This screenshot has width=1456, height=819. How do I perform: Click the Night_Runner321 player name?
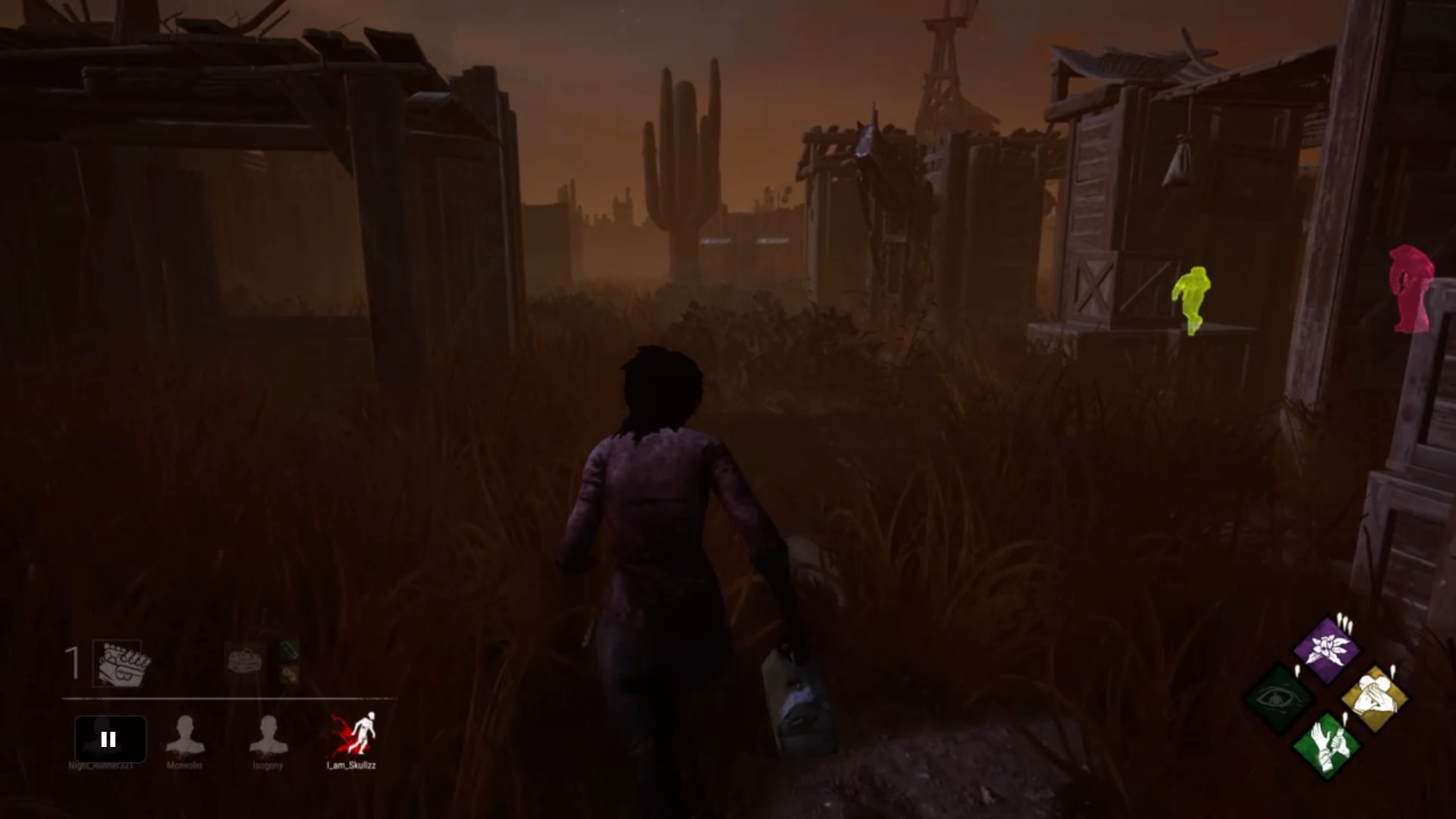pos(100,765)
